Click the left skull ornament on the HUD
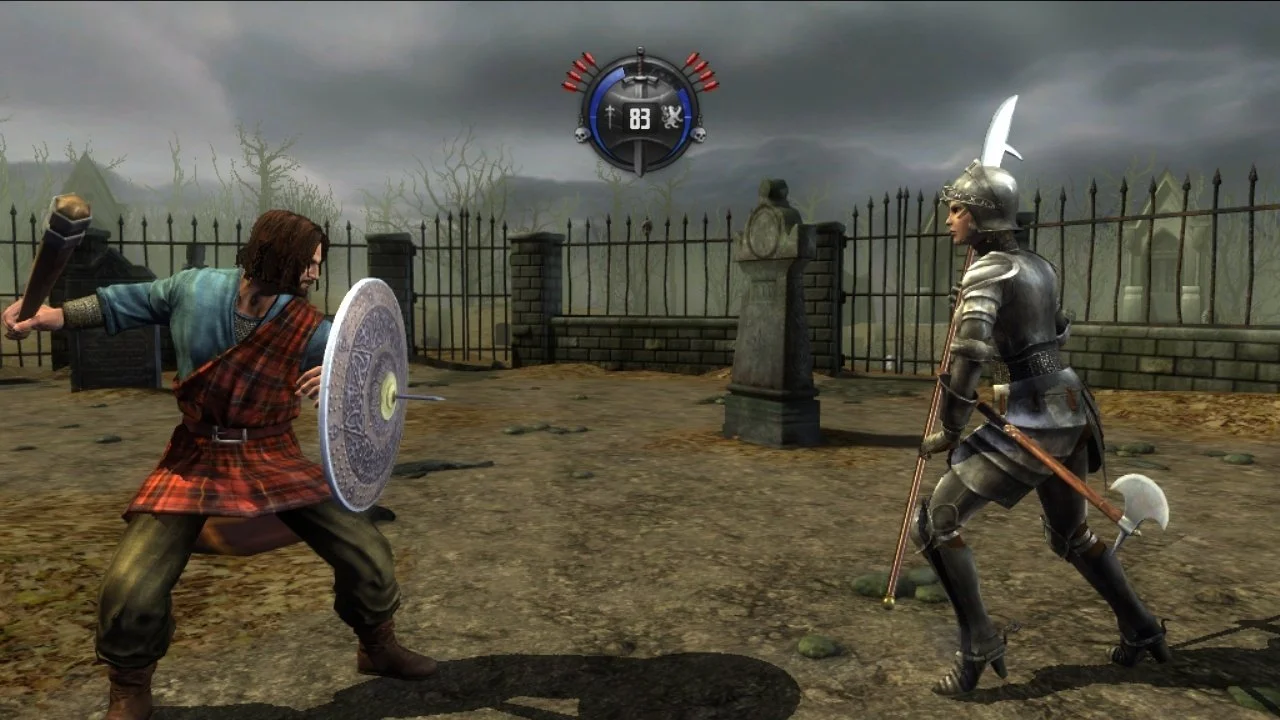 coord(583,134)
